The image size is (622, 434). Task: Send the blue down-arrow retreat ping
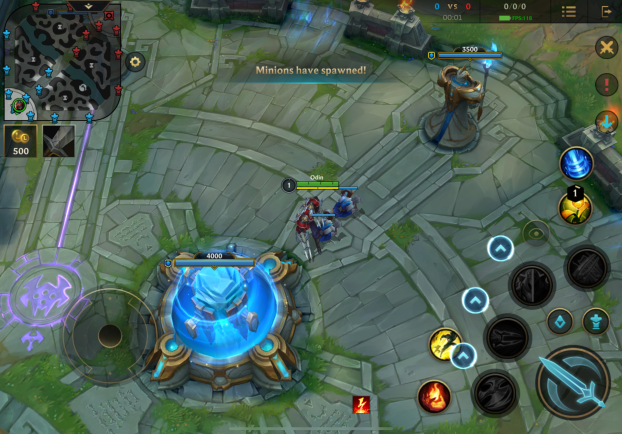click(x=606, y=122)
